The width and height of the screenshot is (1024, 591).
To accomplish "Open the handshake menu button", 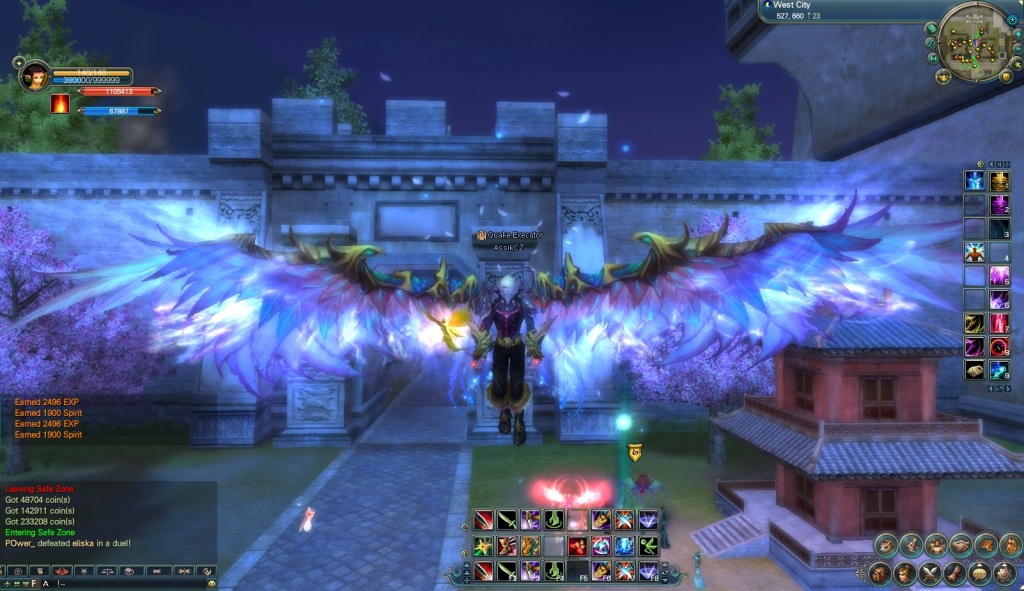I will pos(960,545).
